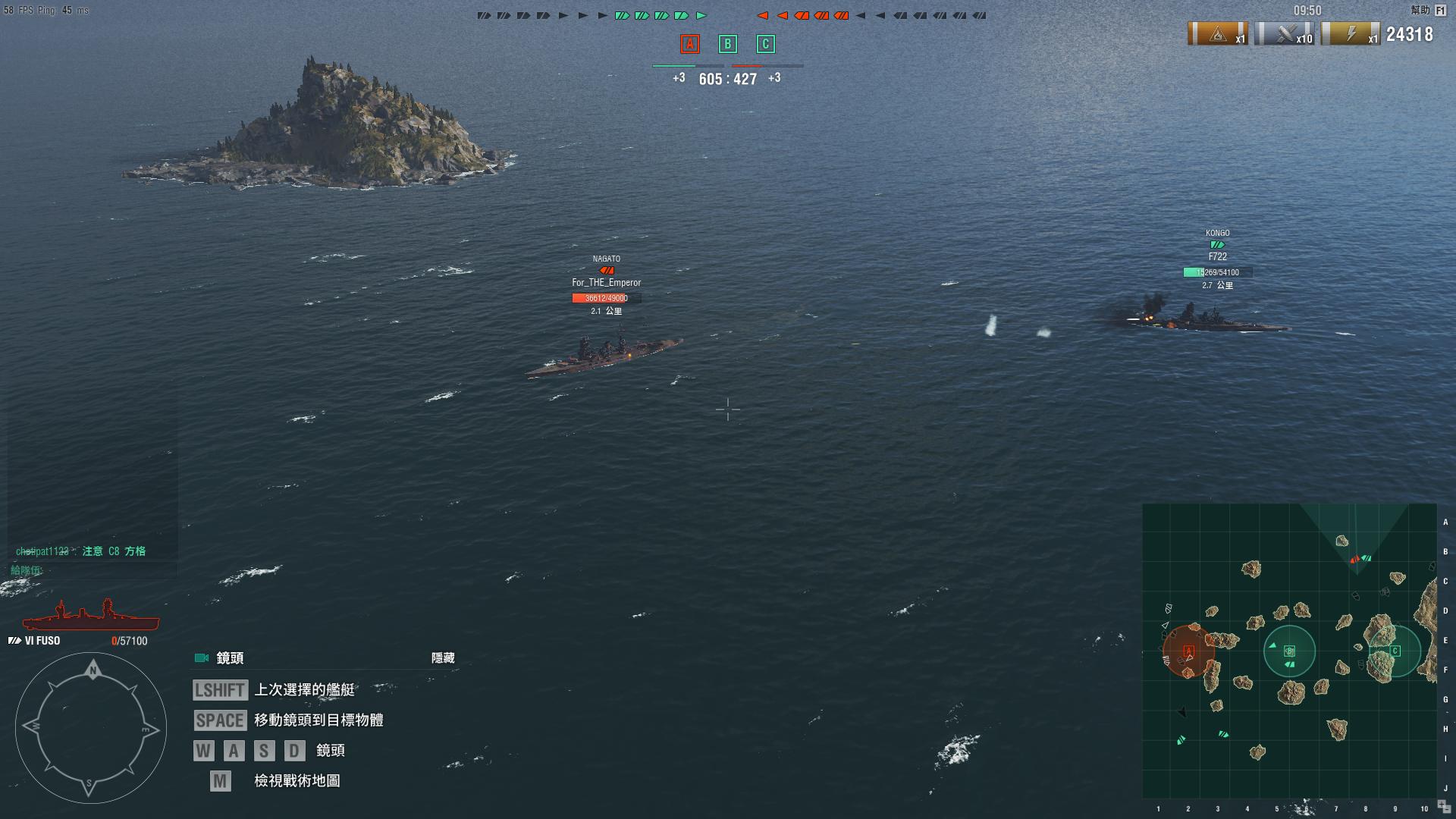Click the compass heading dial
The image size is (1456, 819).
pos(91,728)
